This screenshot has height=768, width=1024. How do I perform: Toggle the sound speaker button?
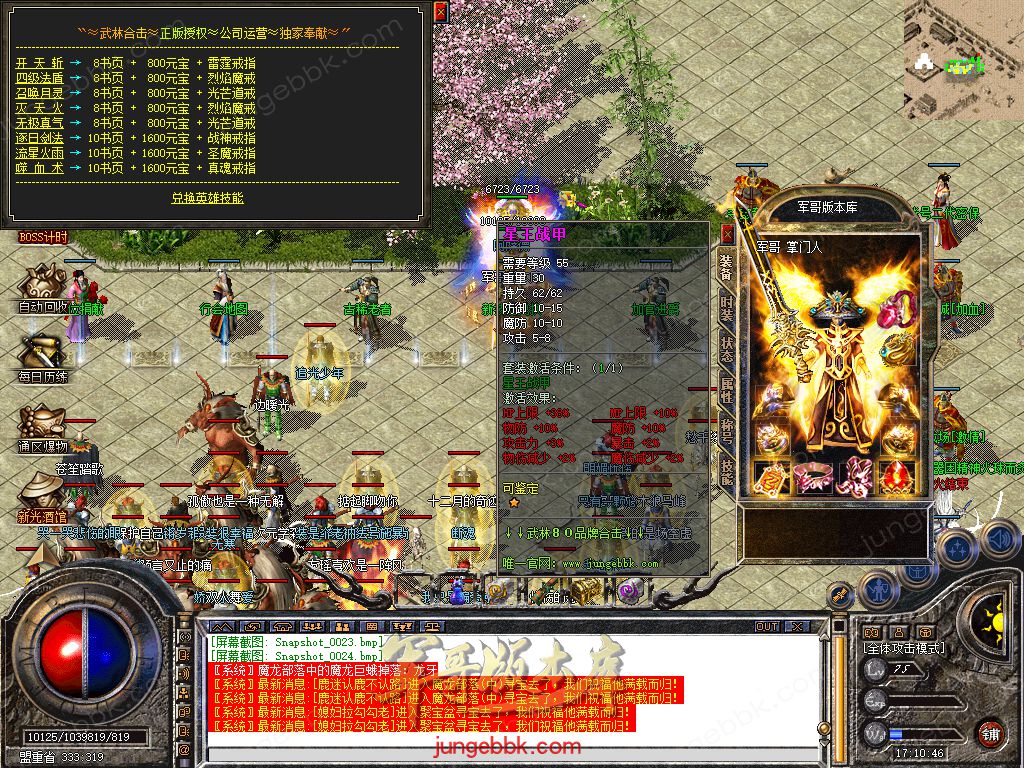1000,540
